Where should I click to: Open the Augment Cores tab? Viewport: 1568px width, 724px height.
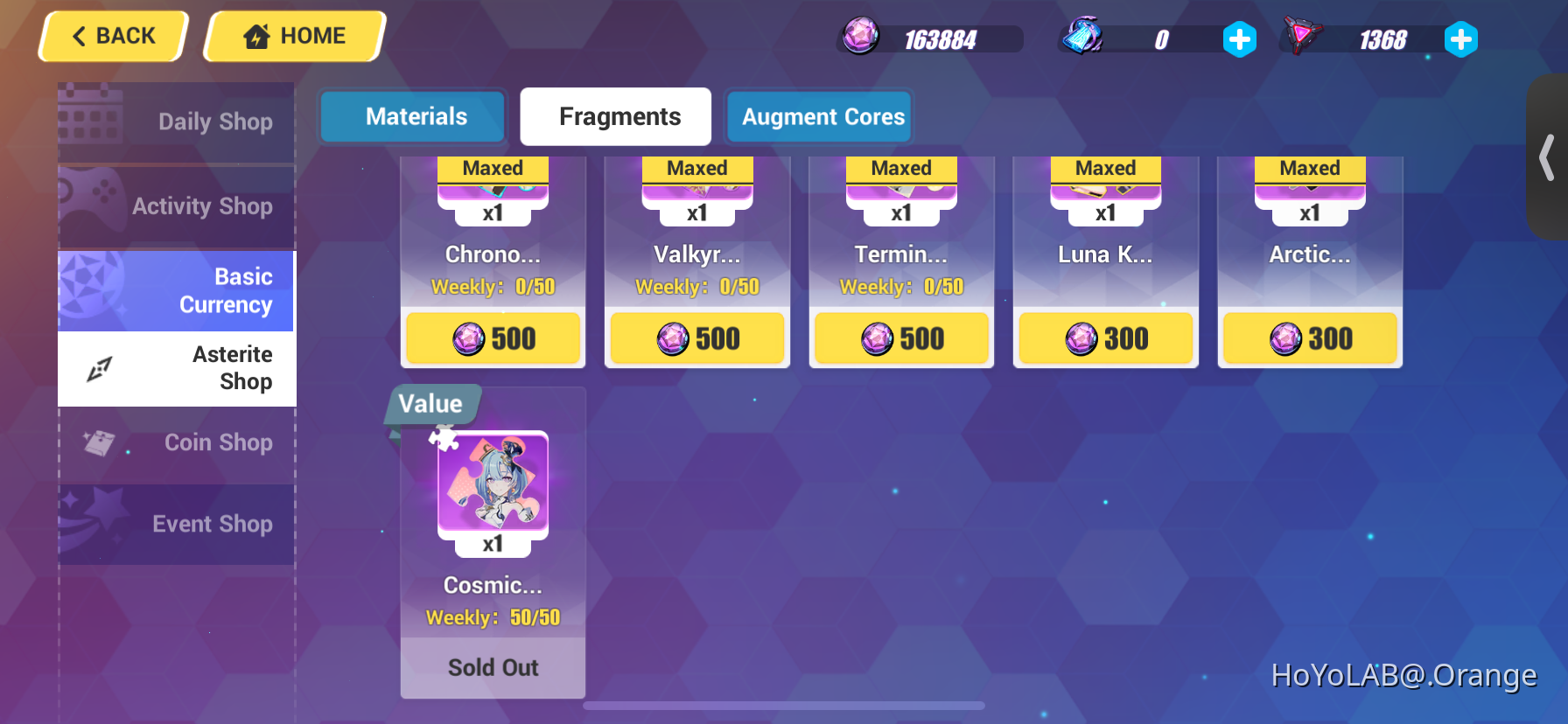click(x=819, y=116)
